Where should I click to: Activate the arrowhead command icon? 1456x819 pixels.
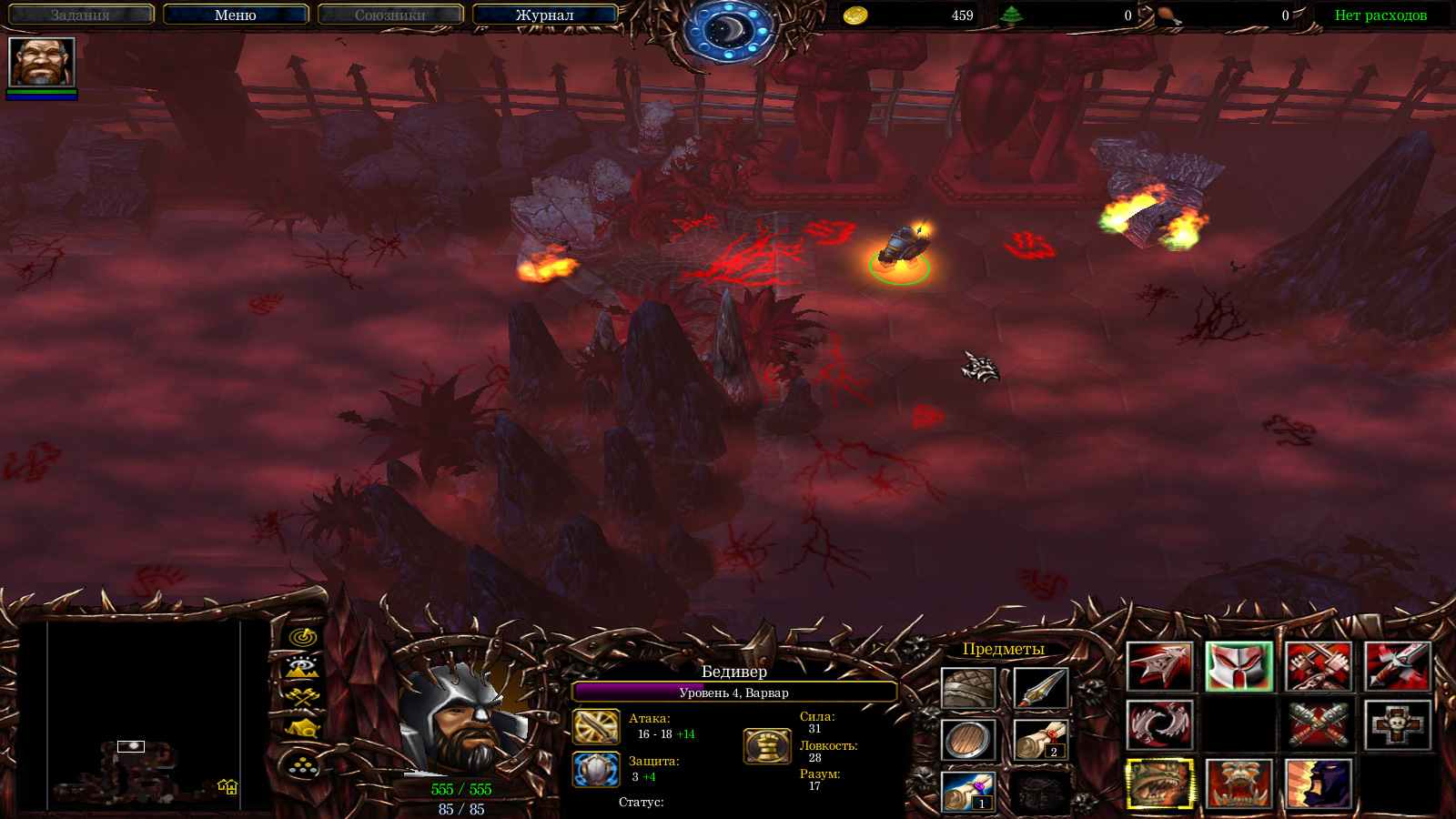click(1159, 667)
